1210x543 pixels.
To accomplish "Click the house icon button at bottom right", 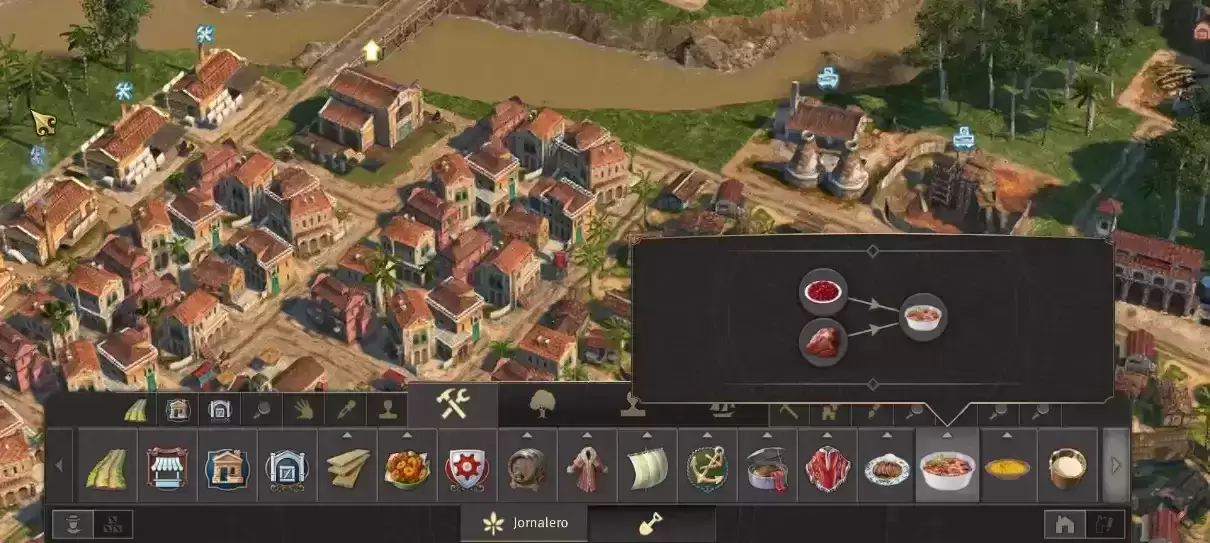I will coord(1065,523).
